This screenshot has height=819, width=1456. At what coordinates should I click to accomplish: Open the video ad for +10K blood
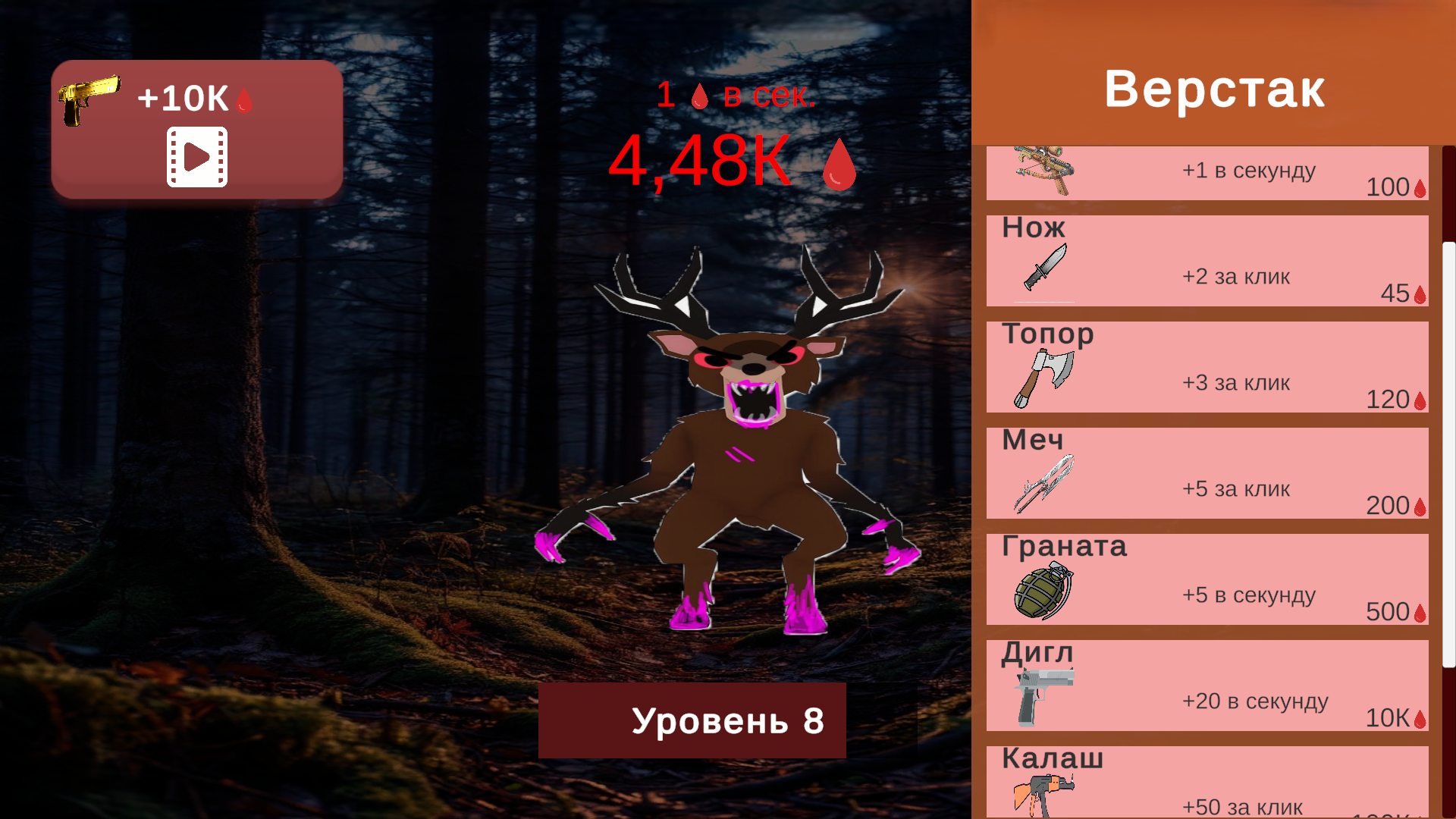(x=196, y=157)
